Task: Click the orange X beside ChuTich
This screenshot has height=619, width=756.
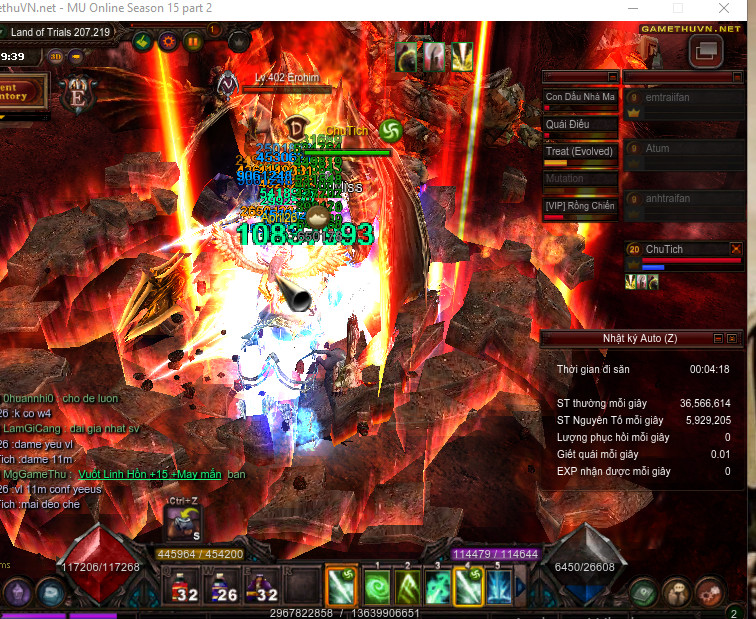Action: (737, 249)
